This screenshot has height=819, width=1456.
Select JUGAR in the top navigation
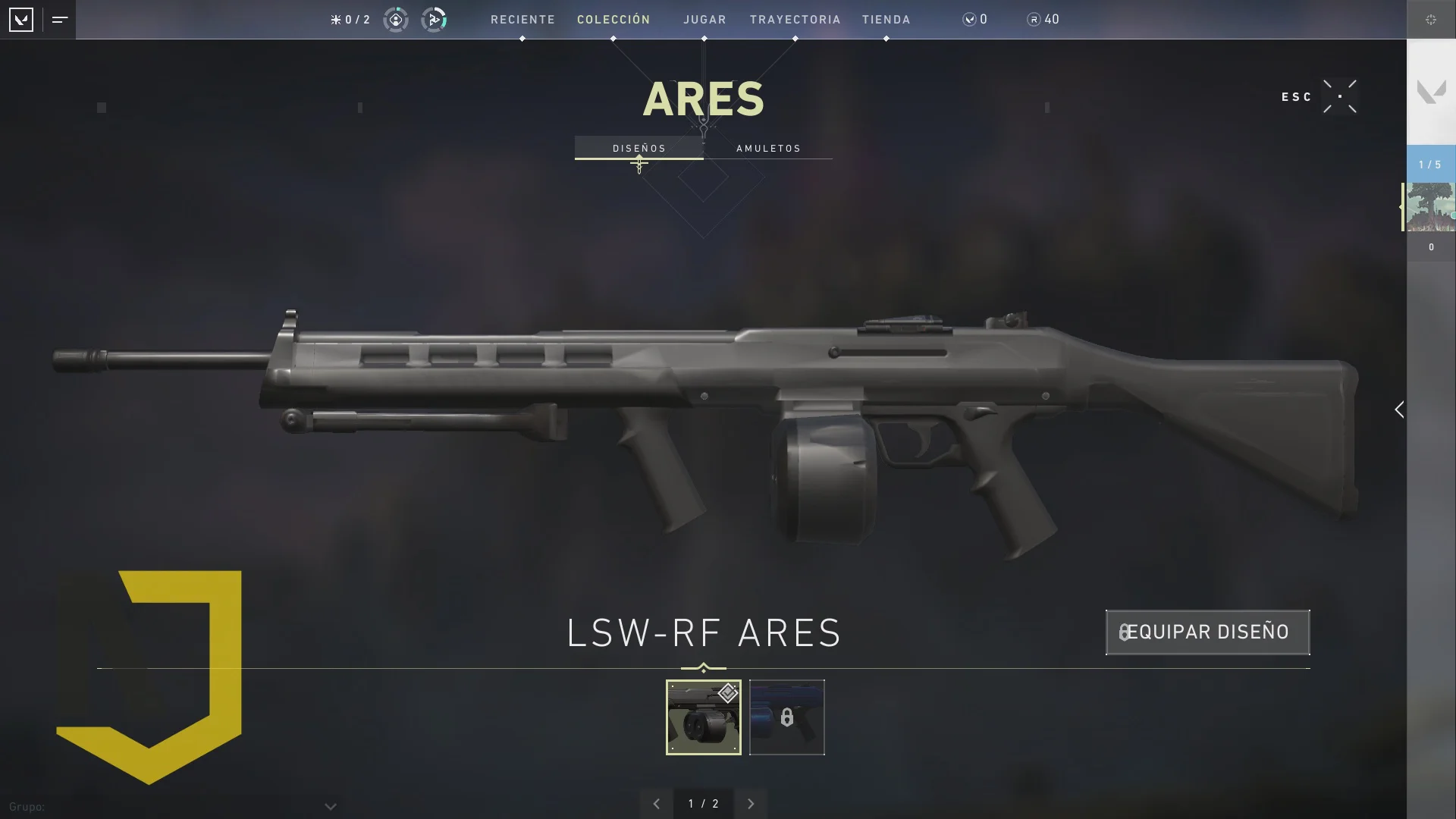point(704,20)
